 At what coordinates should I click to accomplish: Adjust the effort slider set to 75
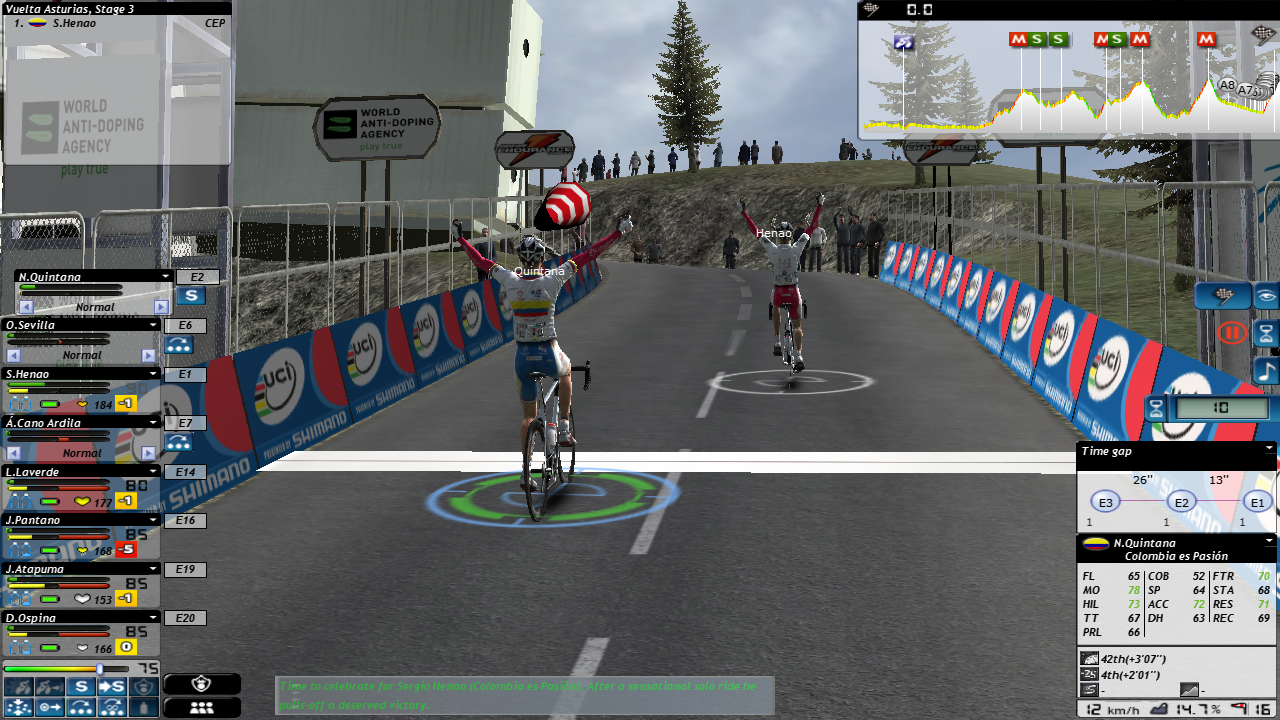(x=99, y=668)
